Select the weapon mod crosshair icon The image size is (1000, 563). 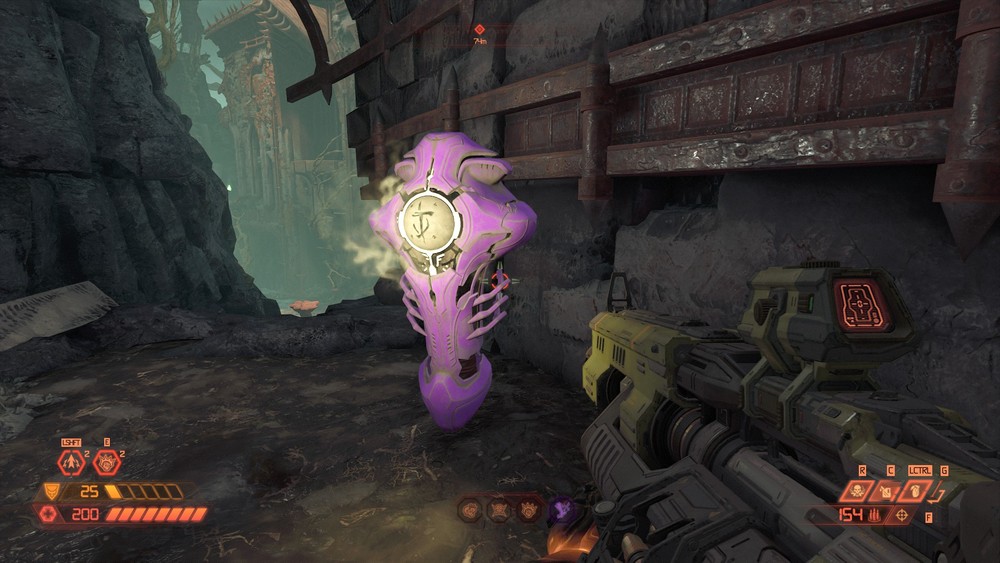pyautogui.click(x=903, y=515)
